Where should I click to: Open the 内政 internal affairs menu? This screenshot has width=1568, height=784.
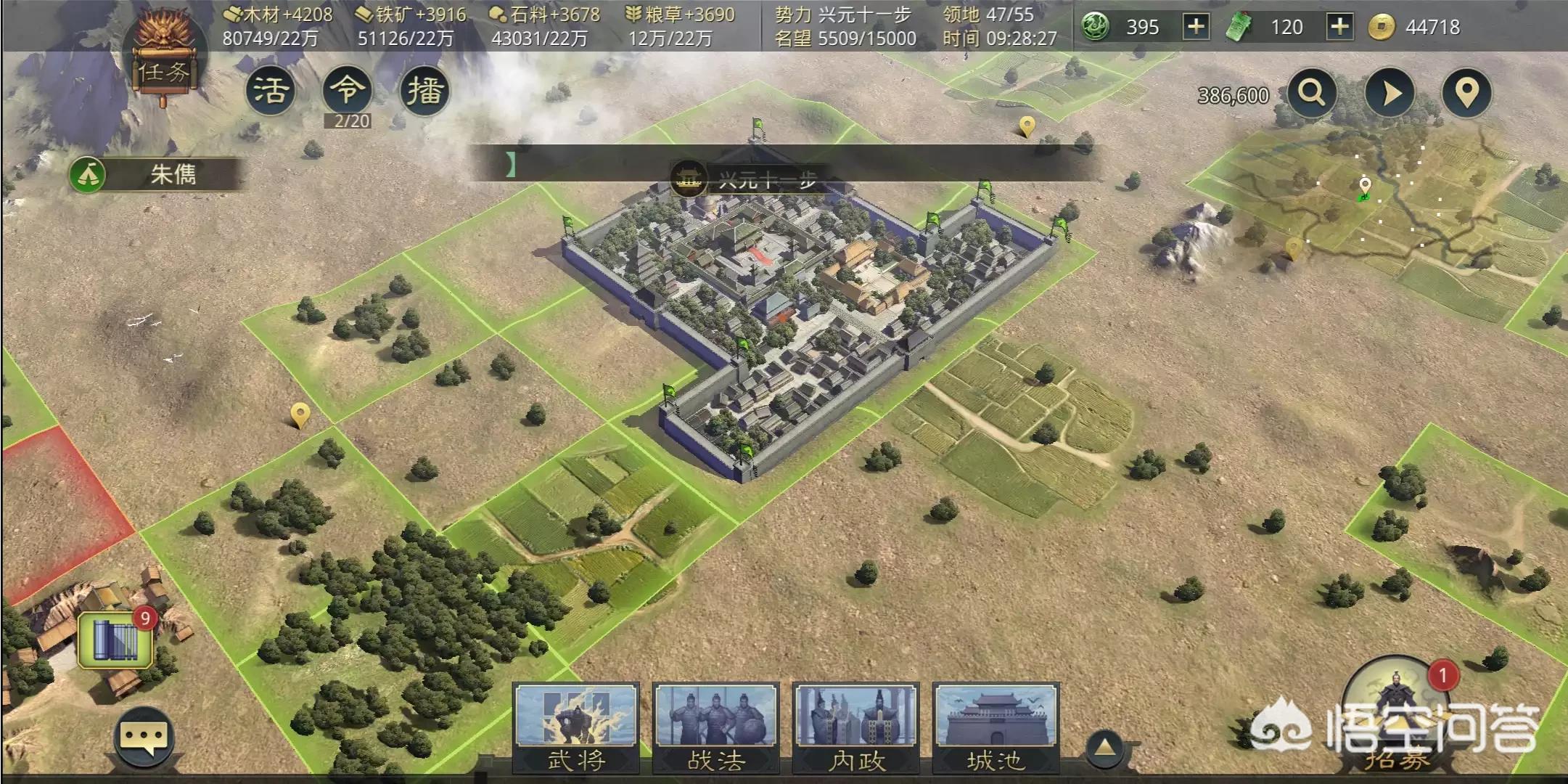click(856, 727)
